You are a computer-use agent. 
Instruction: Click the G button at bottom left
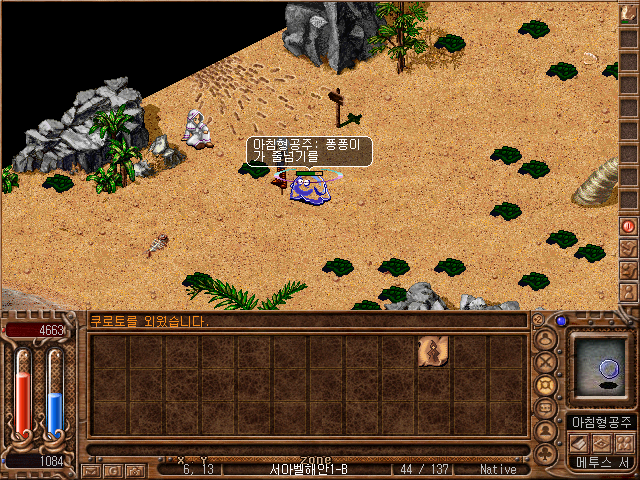click(x=112, y=469)
